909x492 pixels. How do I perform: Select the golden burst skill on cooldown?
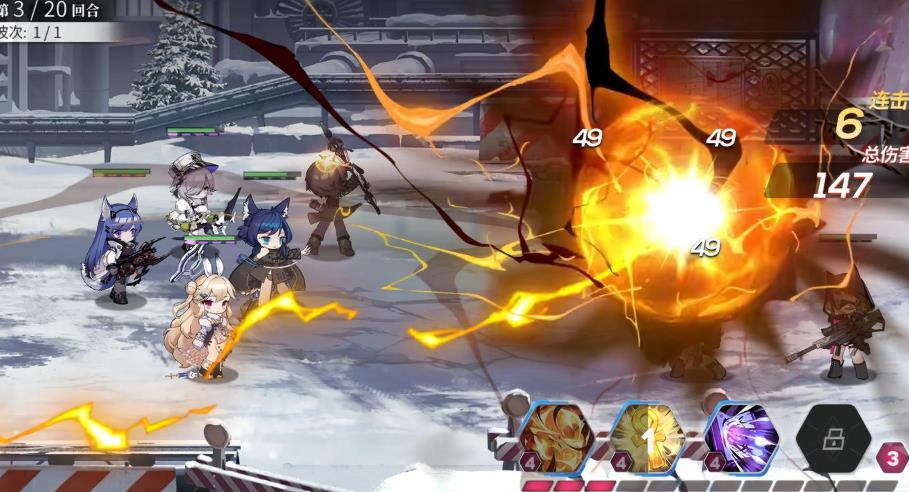tap(648, 437)
